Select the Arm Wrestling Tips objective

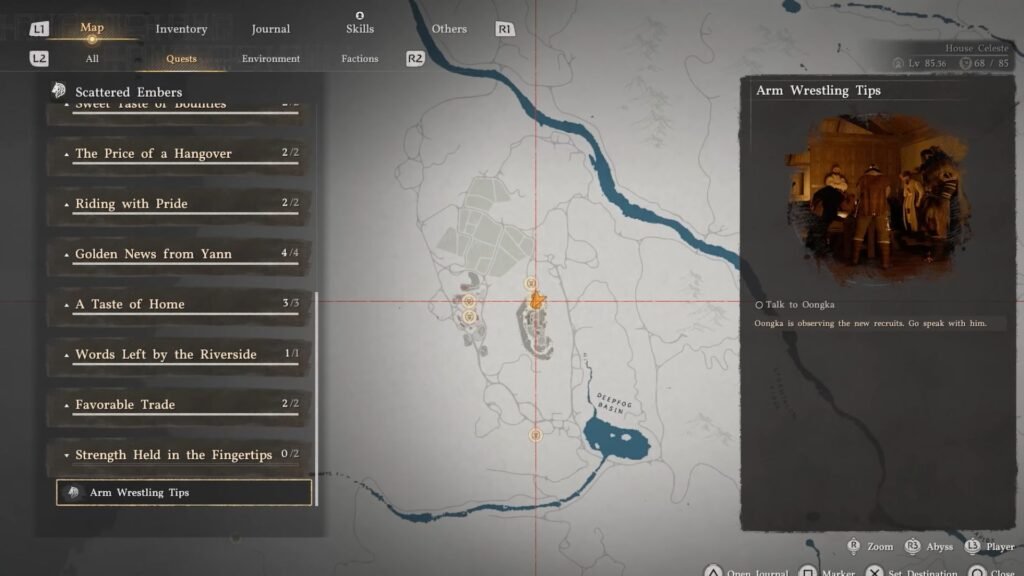click(184, 493)
